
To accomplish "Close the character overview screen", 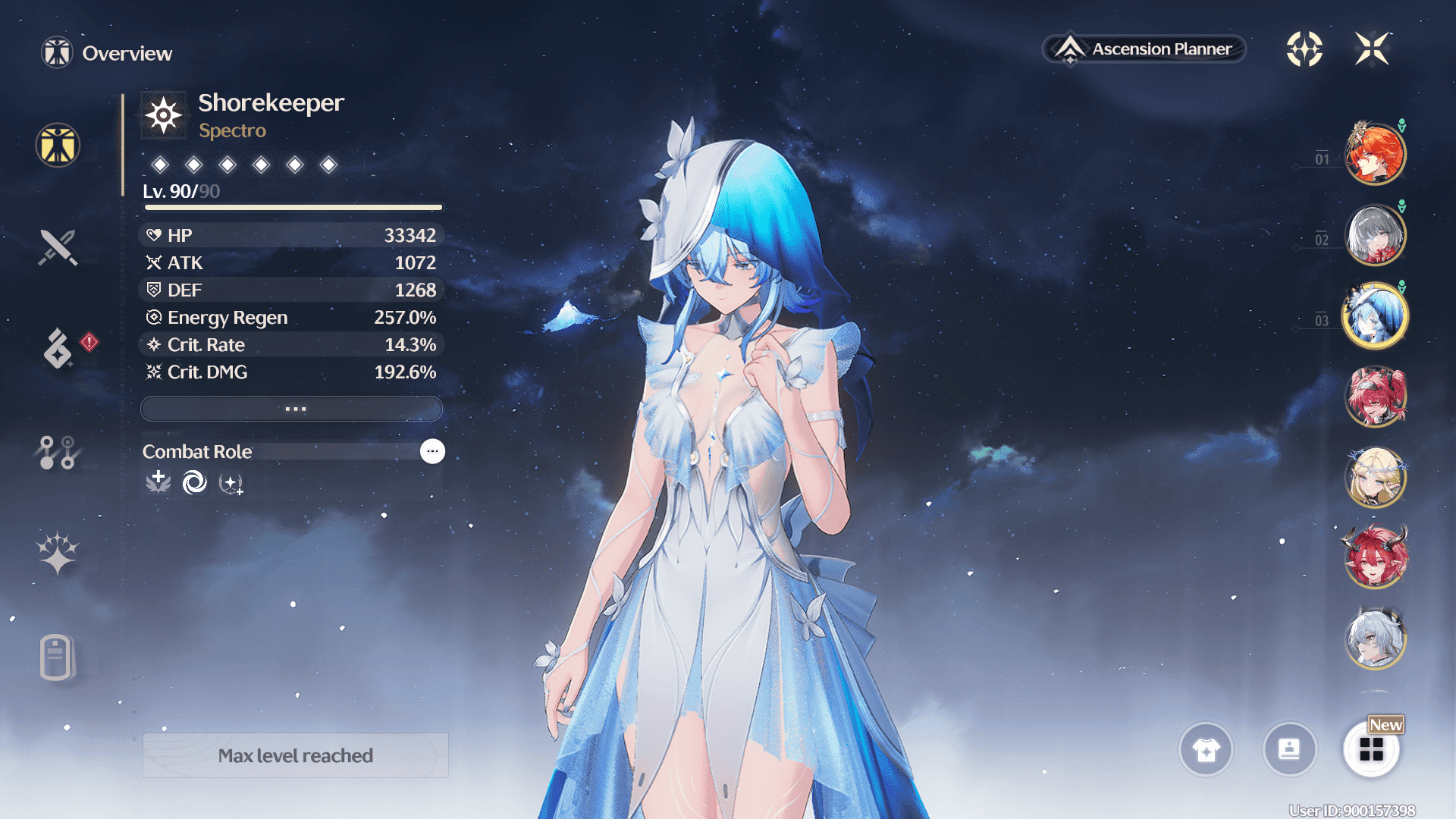I will [x=1372, y=49].
